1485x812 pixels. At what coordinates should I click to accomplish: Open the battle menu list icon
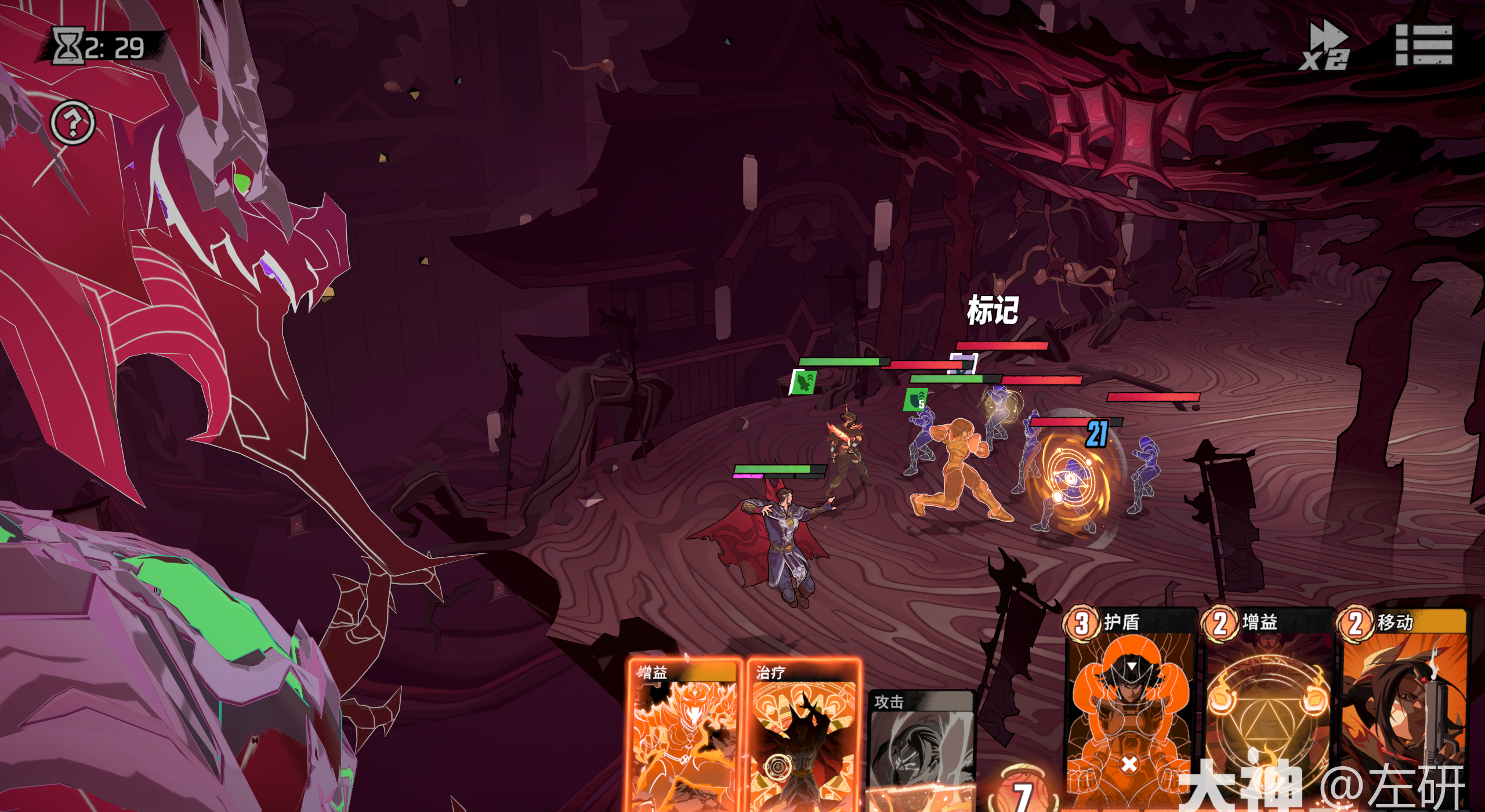[1424, 45]
